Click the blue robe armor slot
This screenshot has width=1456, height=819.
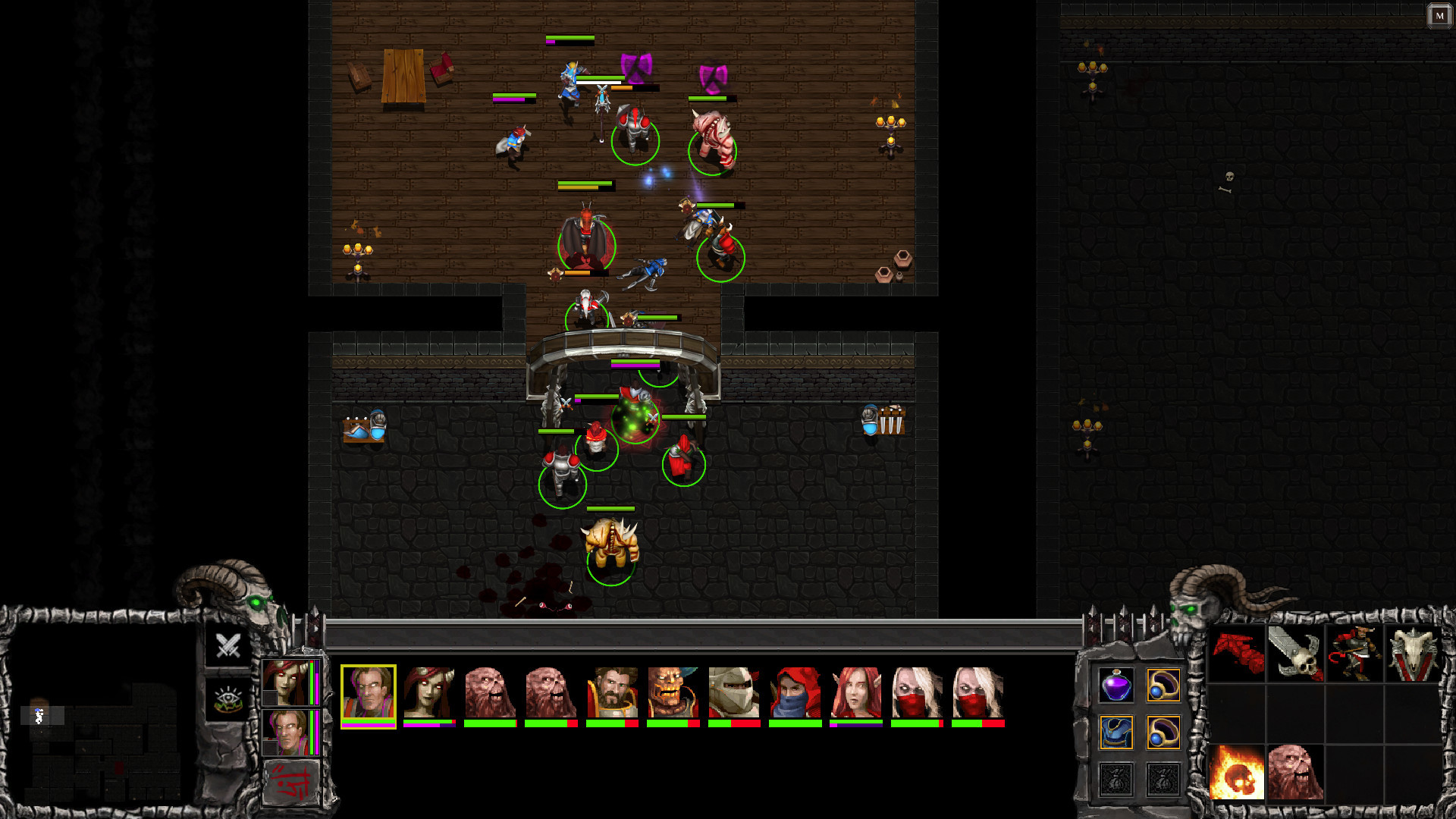pos(1116,733)
